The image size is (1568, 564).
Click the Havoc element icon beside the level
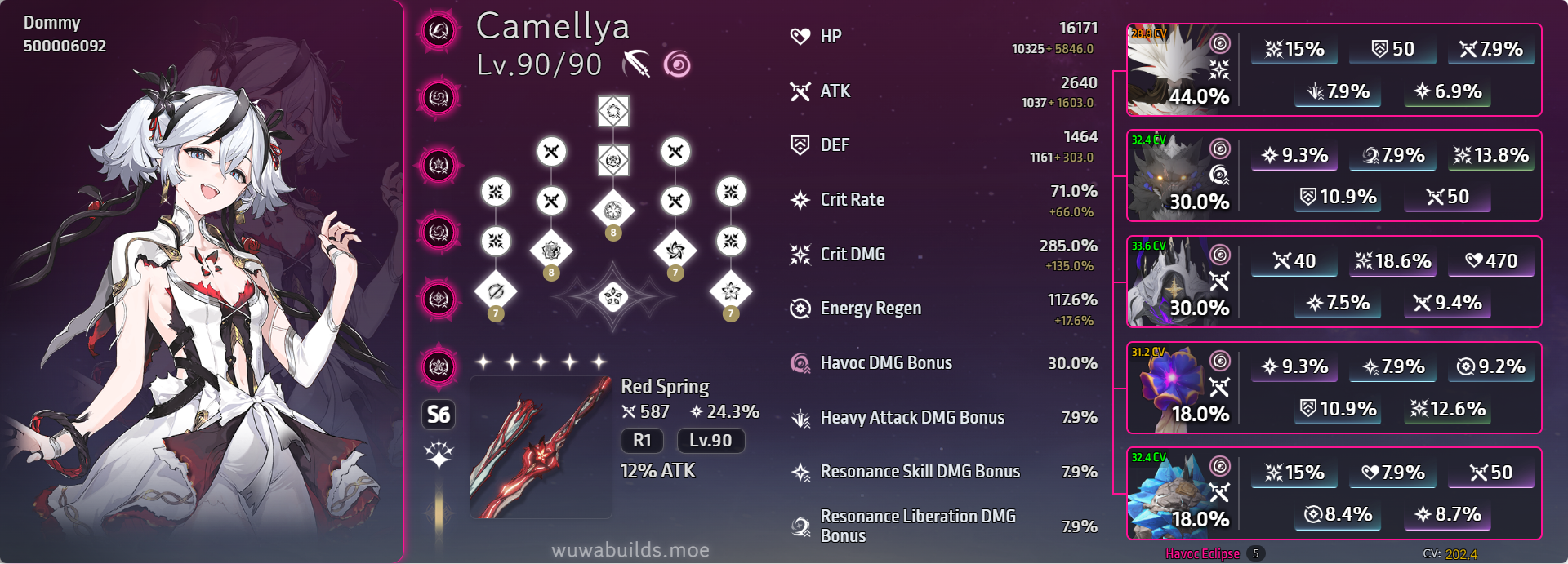[677, 64]
